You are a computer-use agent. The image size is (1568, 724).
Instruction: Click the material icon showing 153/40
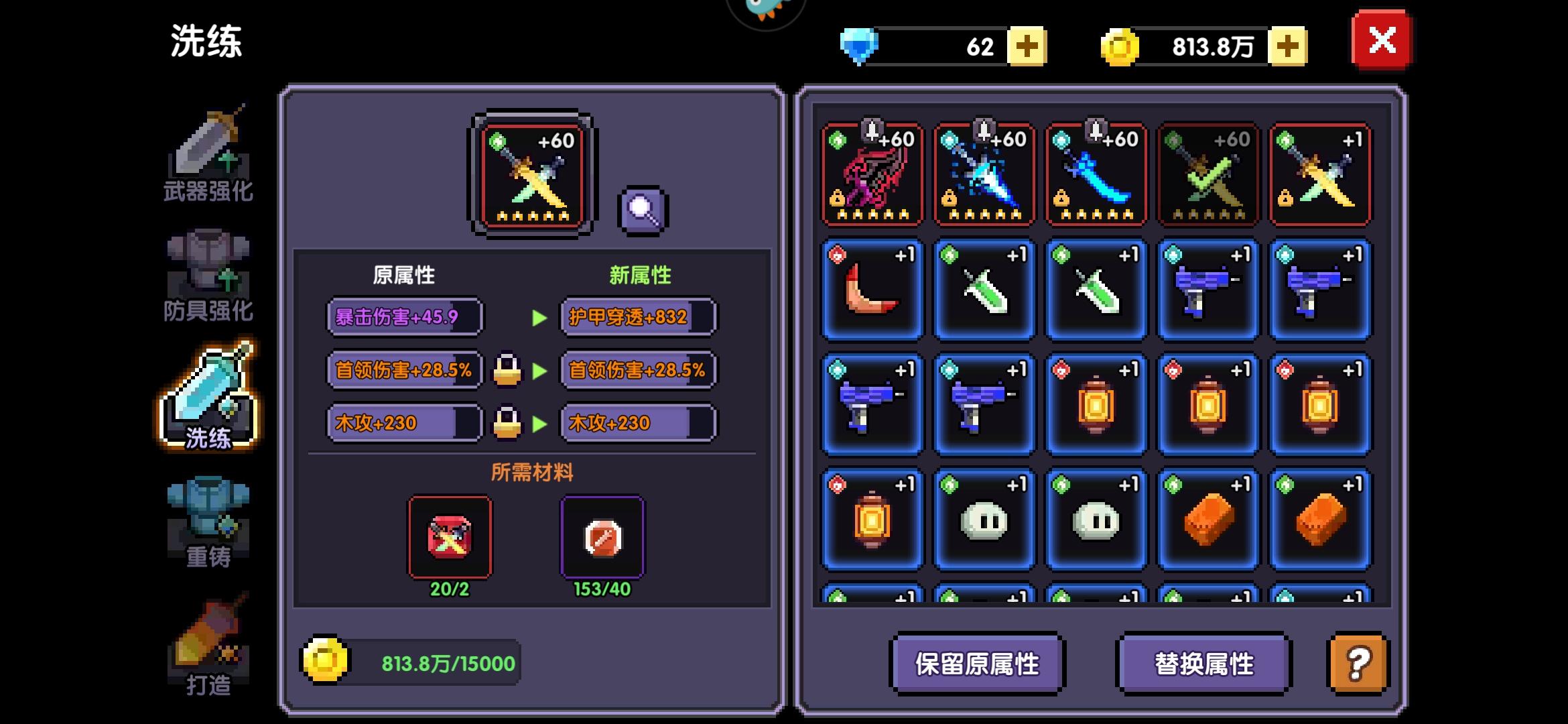pos(602,536)
